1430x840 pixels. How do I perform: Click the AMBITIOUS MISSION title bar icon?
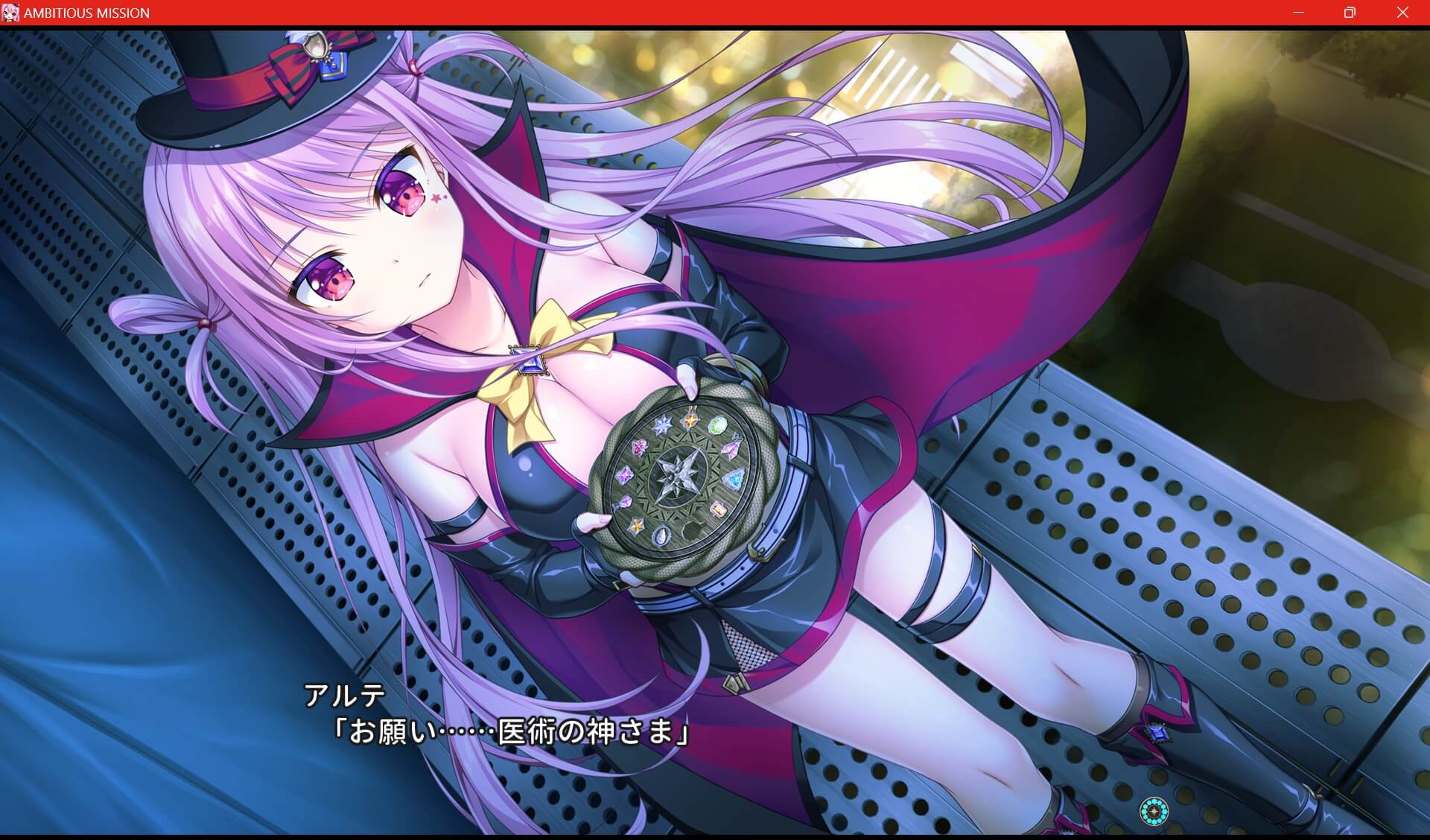click(x=11, y=12)
